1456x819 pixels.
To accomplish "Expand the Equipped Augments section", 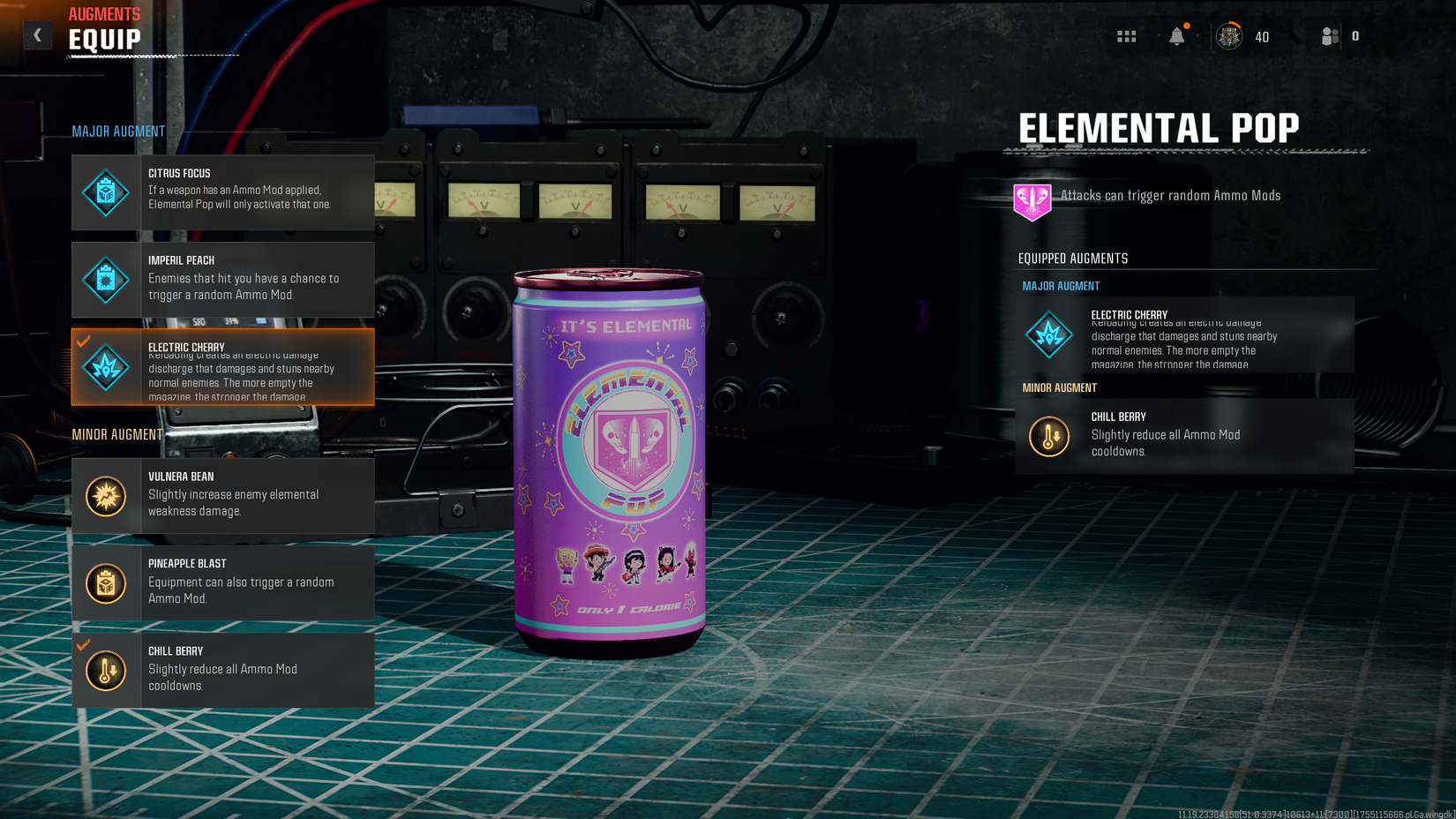I will coord(1071,258).
